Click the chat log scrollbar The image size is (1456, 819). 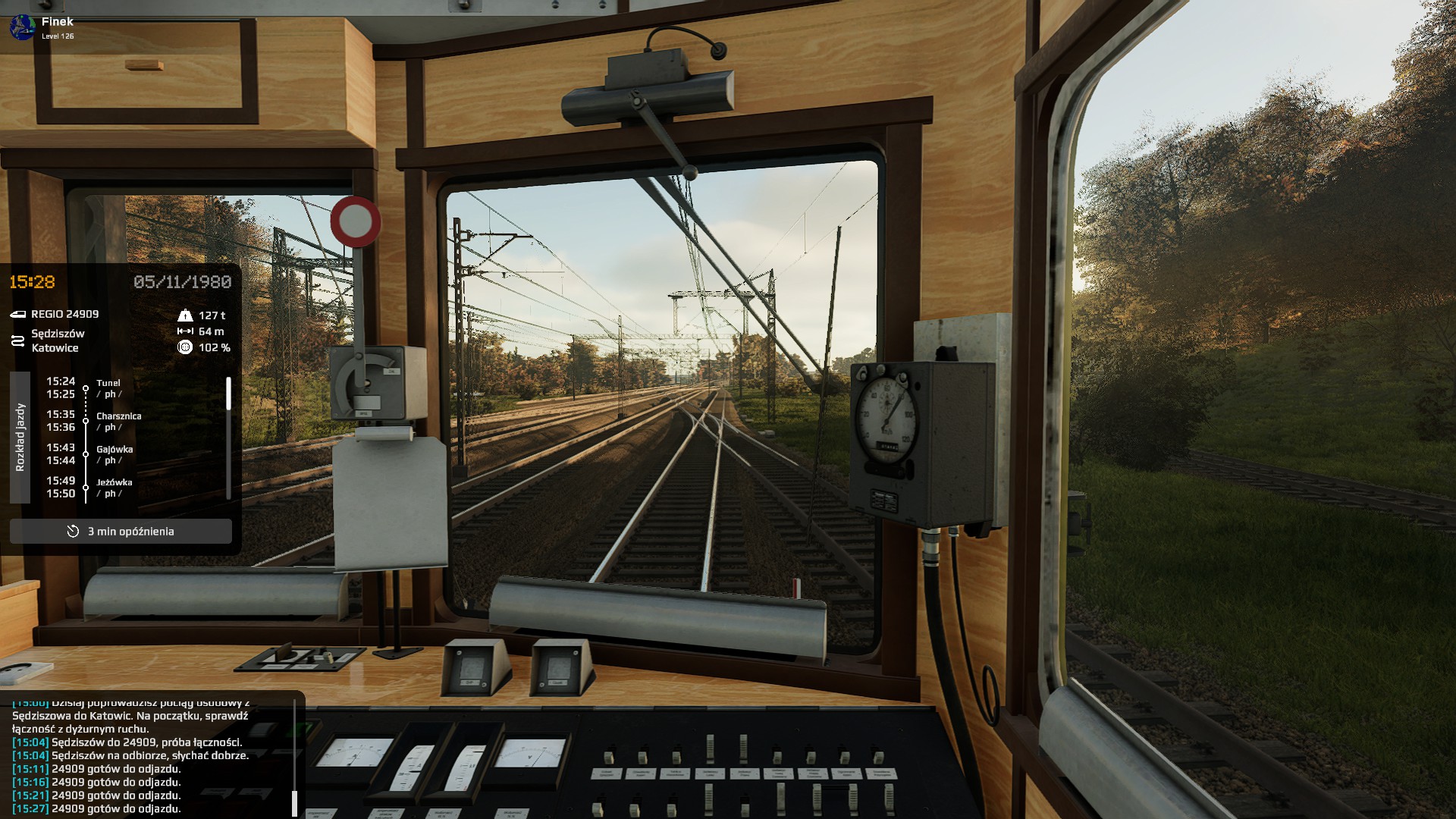point(294,802)
